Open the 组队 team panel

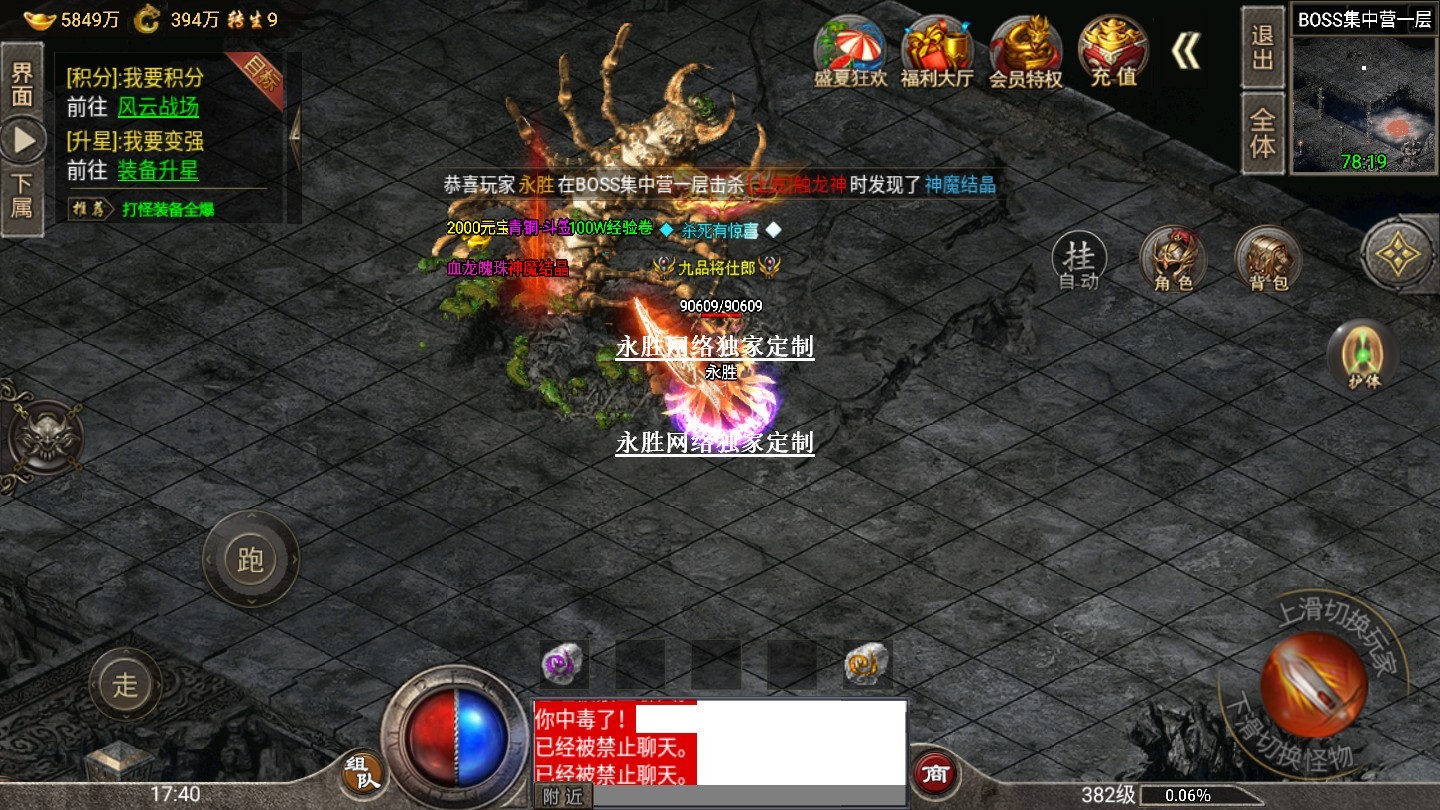(362, 775)
